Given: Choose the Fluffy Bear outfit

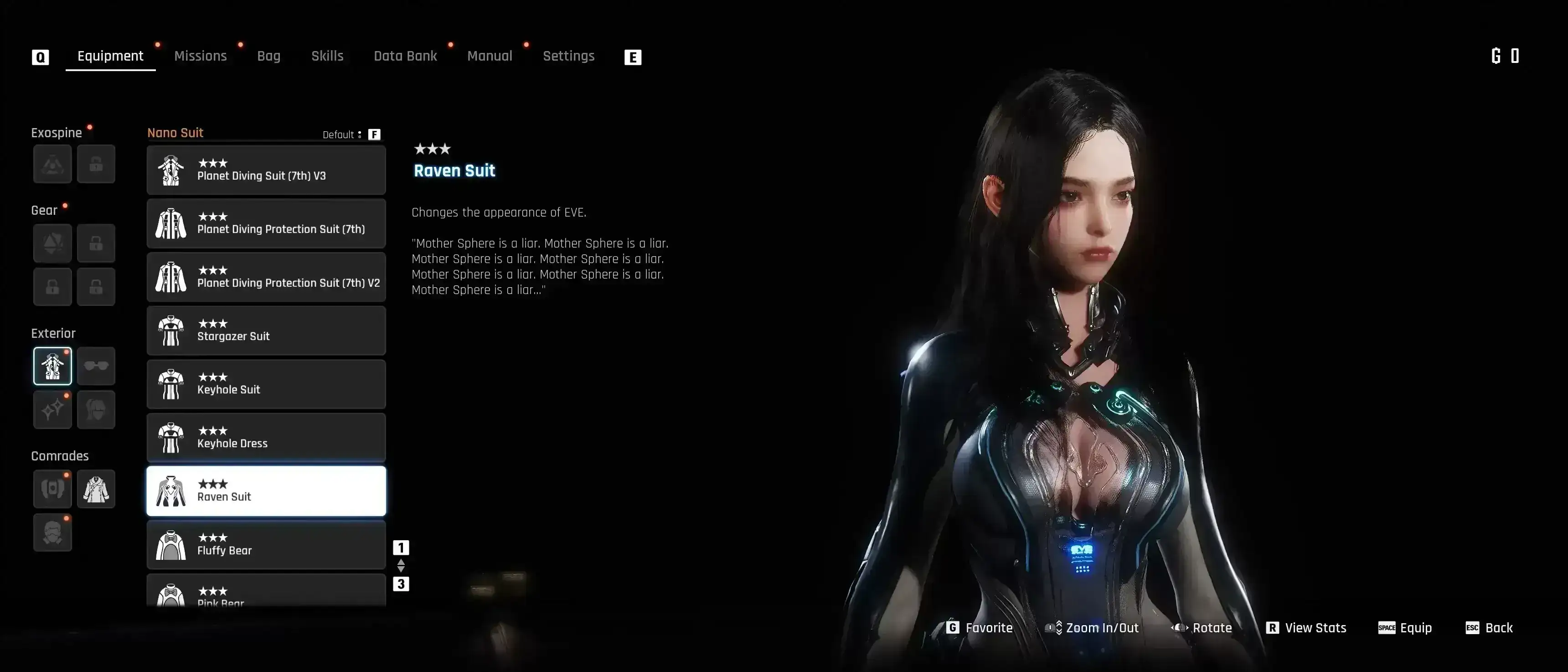Looking at the screenshot, I should [x=266, y=545].
